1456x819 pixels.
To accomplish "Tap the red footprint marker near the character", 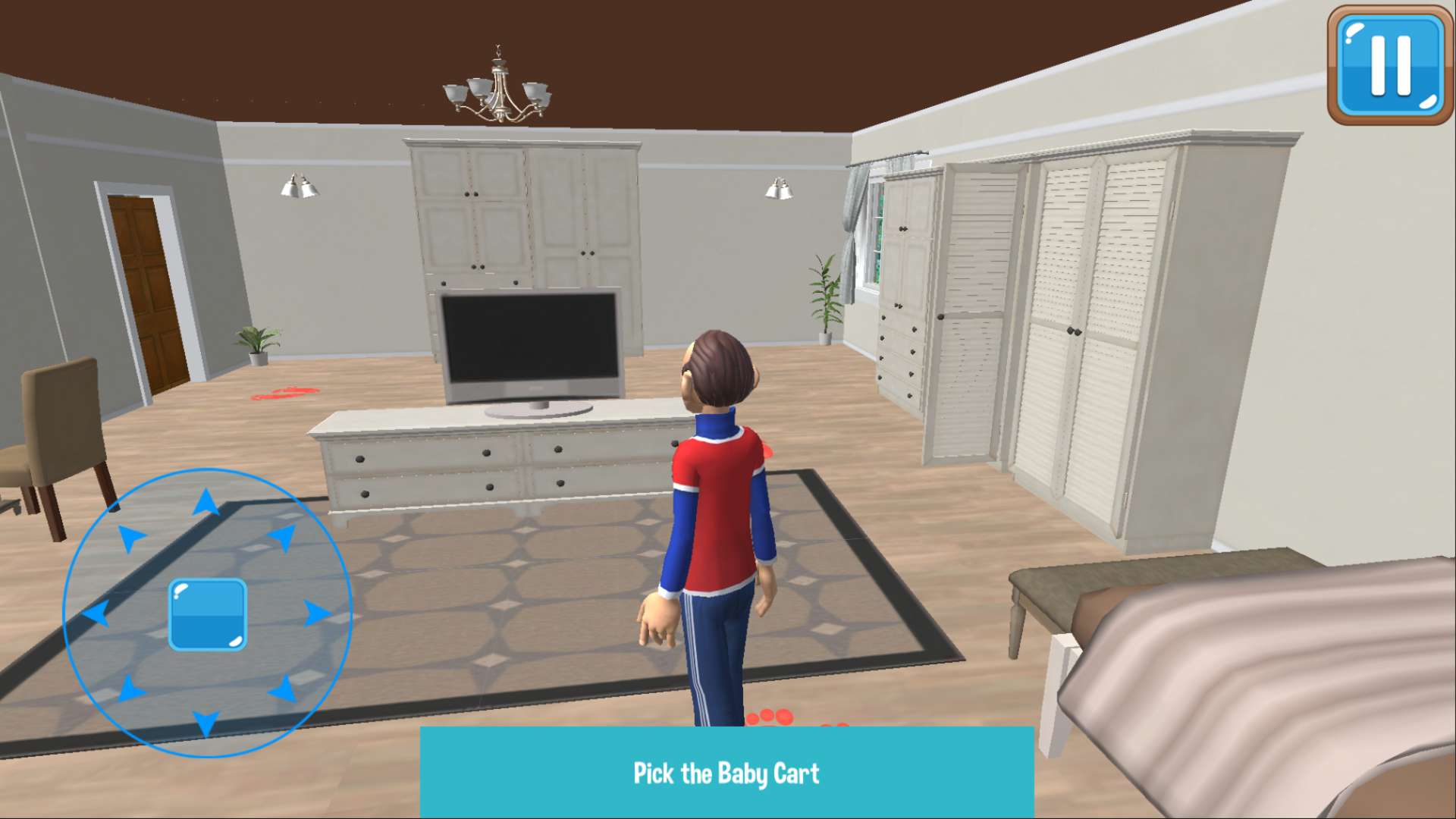I will click(x=772, y=717).
